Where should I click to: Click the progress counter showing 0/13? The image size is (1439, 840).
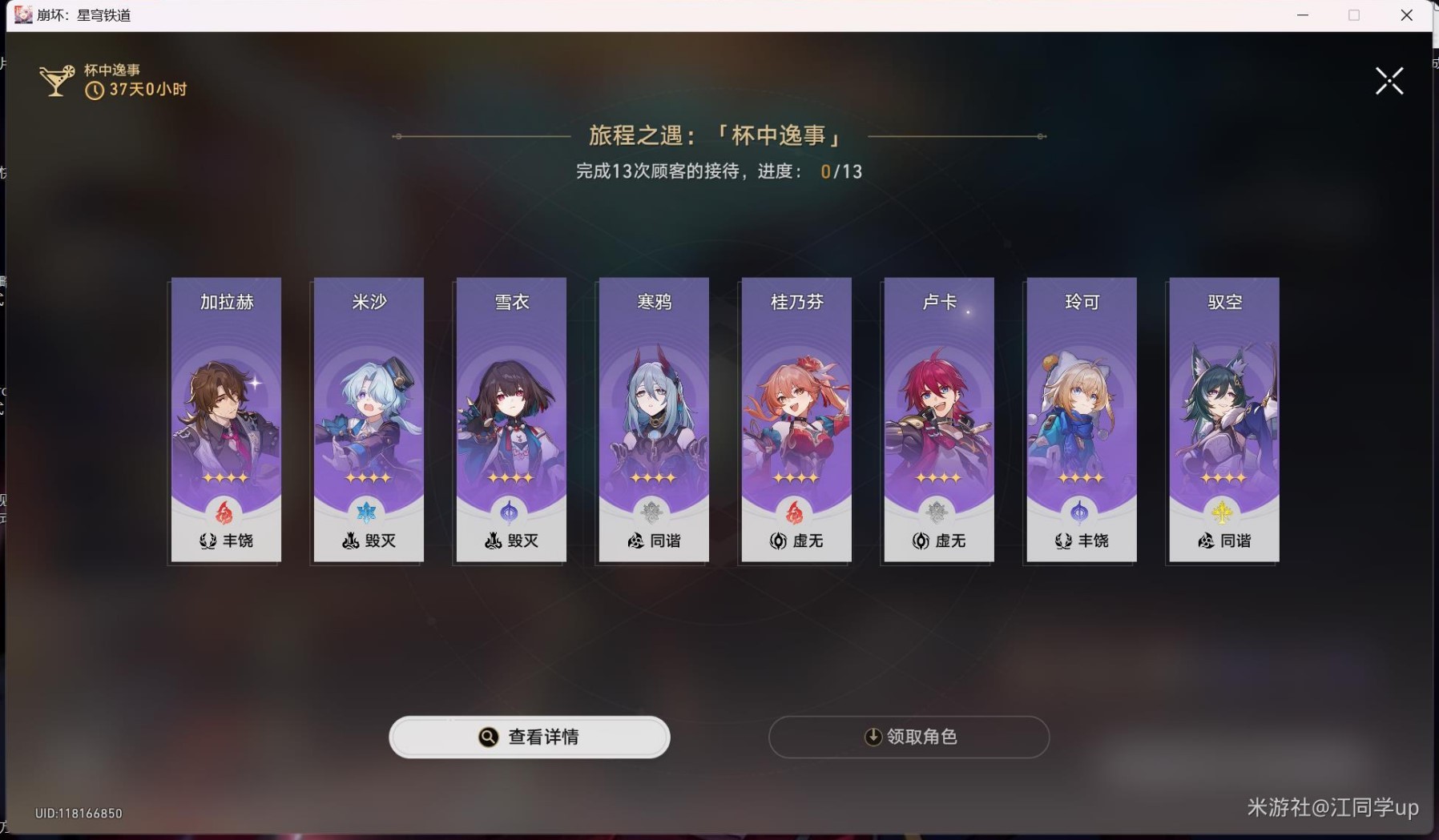840,171
